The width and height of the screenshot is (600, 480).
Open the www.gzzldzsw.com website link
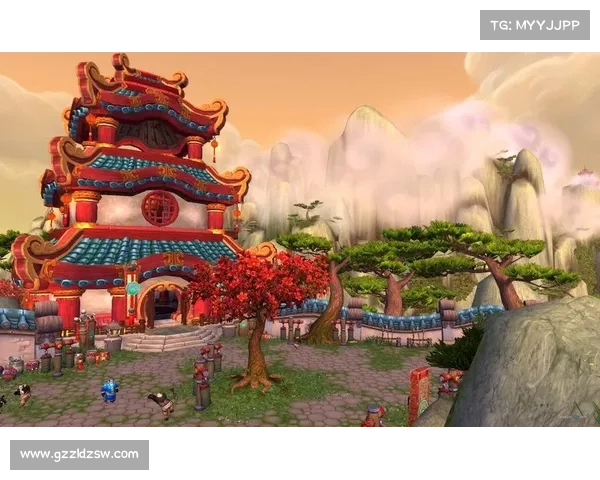tap(80, 455)
